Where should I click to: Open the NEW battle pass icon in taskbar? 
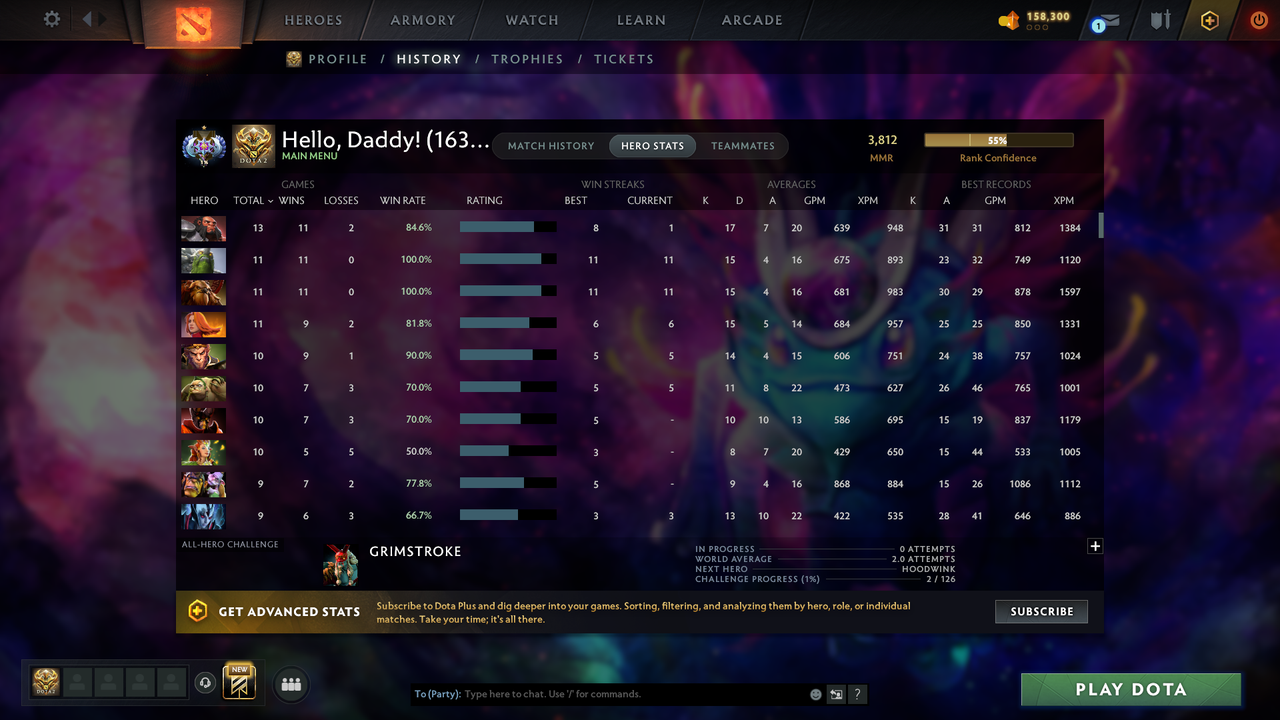pos(237,683)
